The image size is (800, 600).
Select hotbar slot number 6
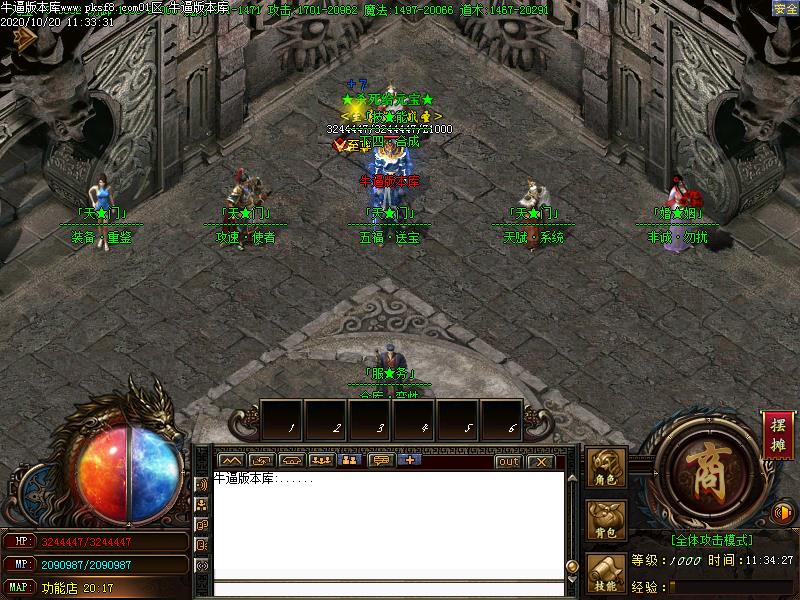click(502, 419)
